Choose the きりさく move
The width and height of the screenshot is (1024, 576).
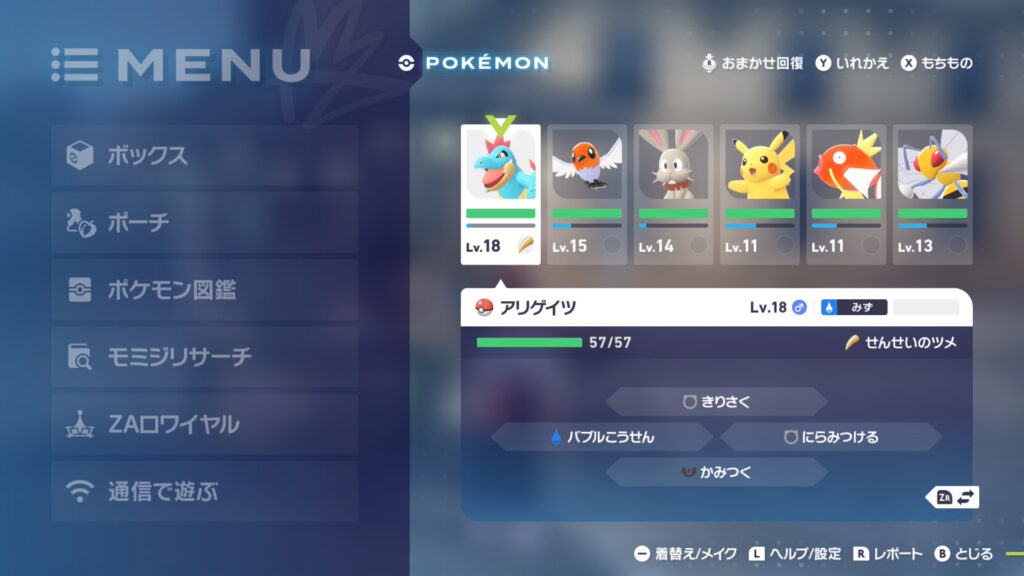pos(716,402)
